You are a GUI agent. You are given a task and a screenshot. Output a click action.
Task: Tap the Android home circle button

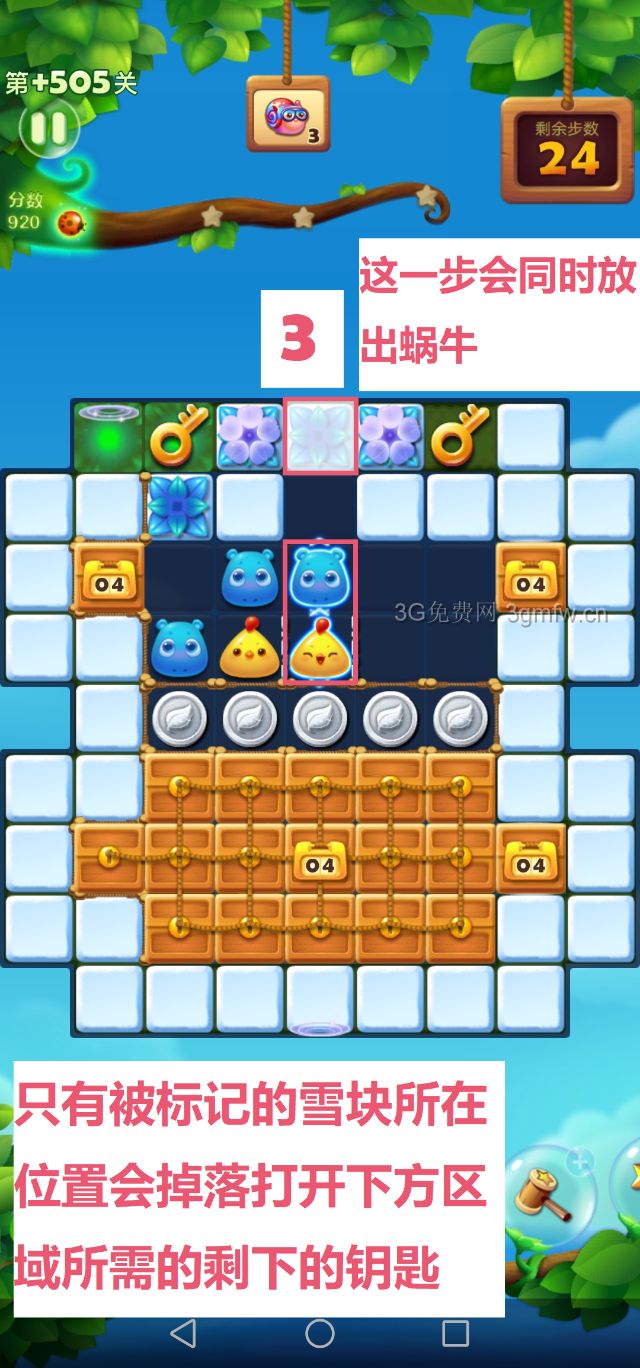320,1332
